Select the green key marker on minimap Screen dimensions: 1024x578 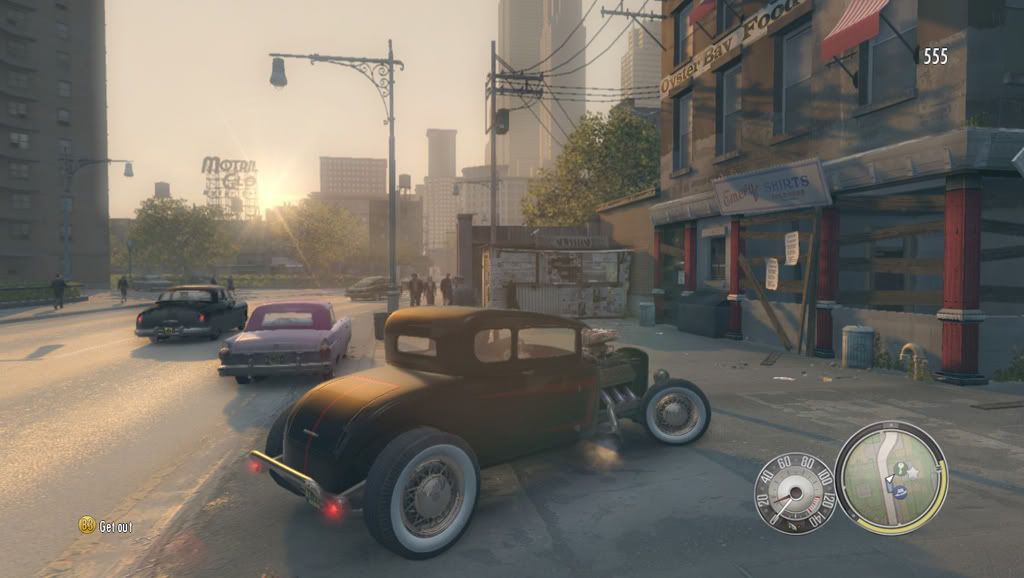click(898, 467)
